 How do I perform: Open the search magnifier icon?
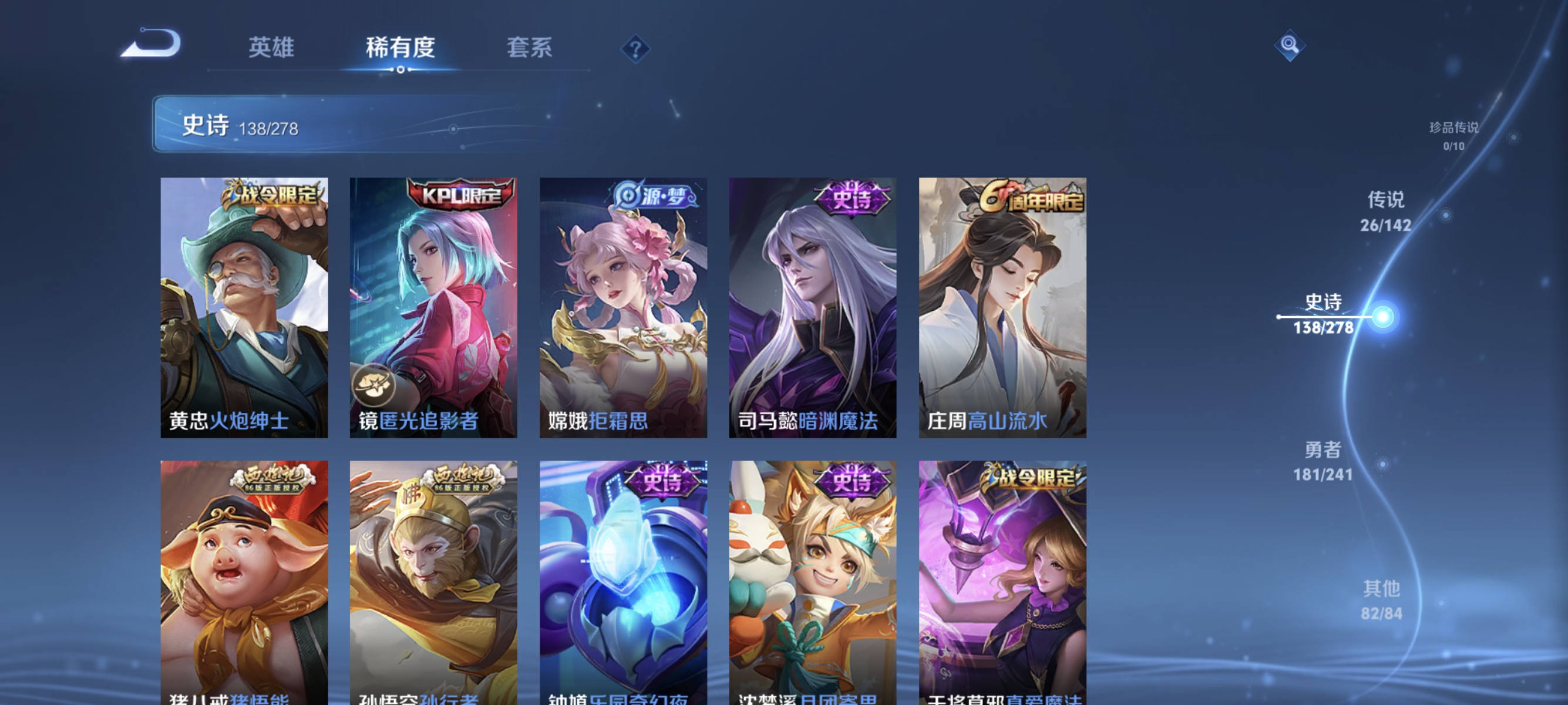pos(1290,44)
